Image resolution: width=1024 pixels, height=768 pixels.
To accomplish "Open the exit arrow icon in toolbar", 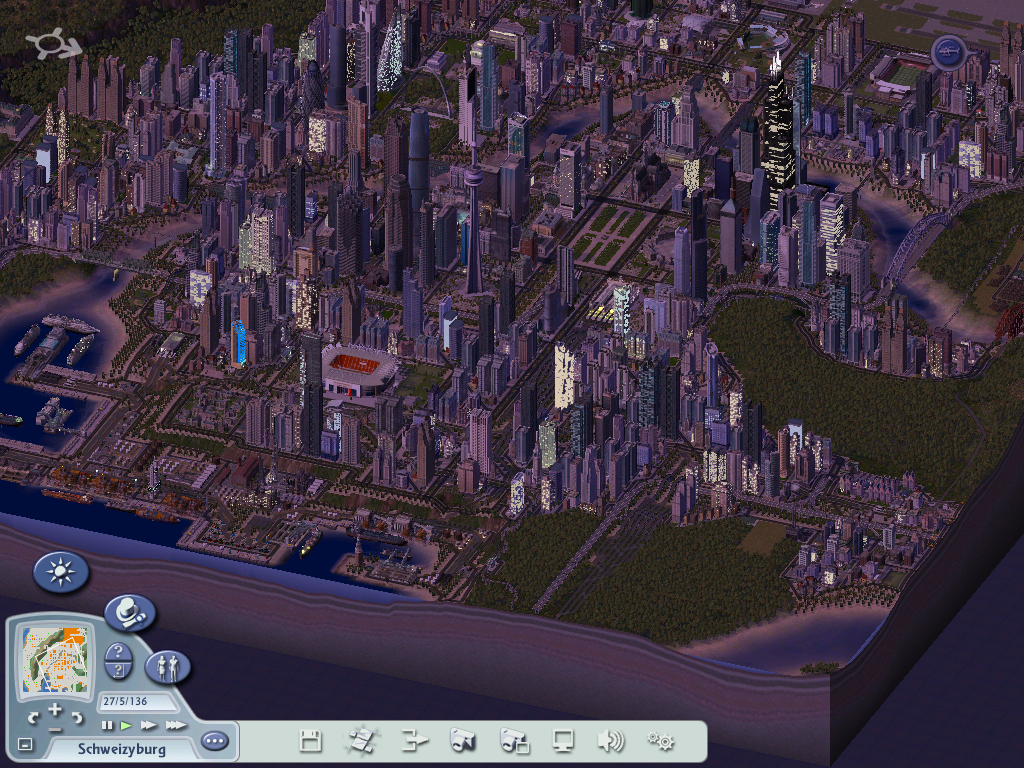I will [414, 741].
